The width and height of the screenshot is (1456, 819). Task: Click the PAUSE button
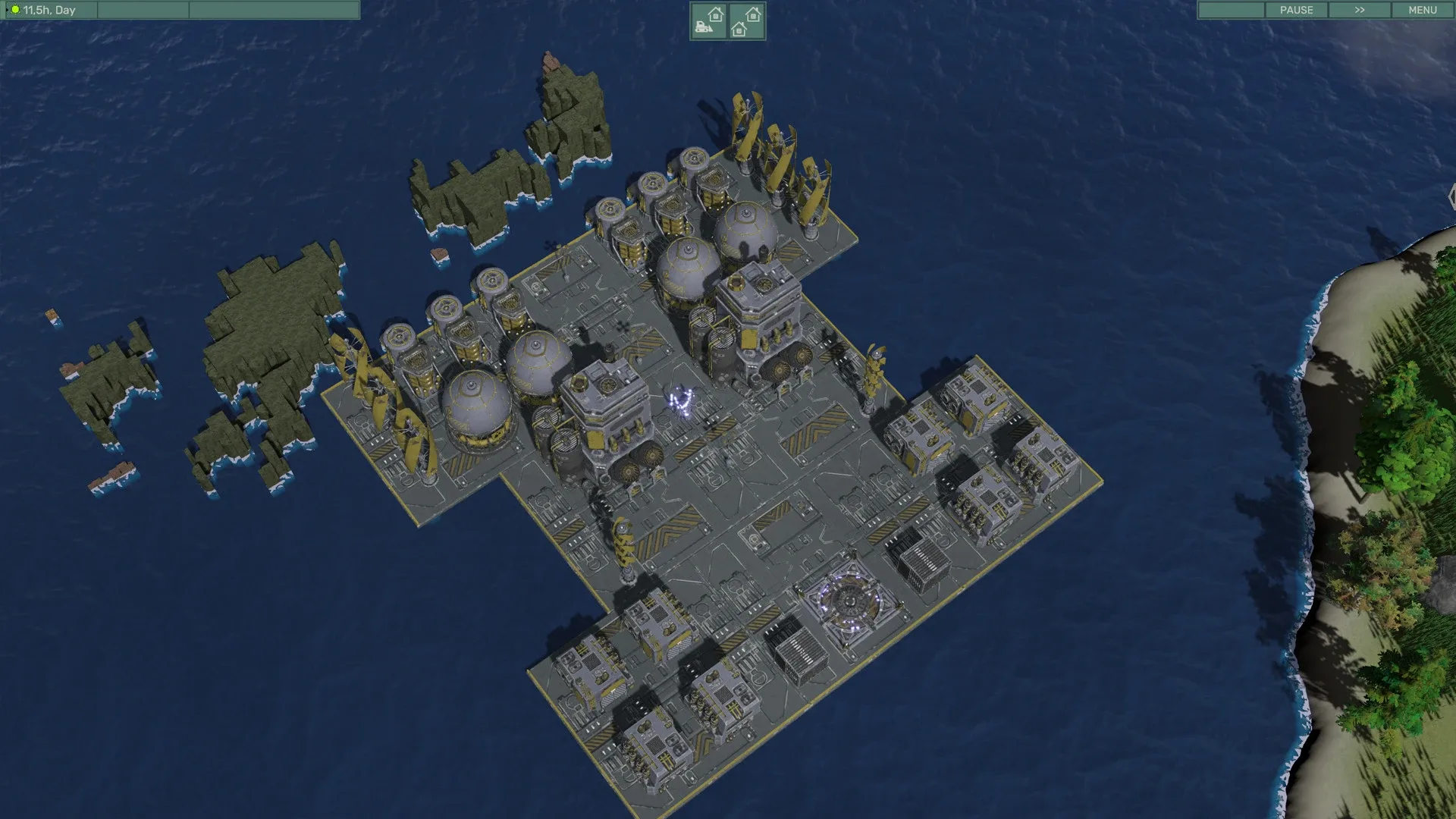[x=1297, y=10]
